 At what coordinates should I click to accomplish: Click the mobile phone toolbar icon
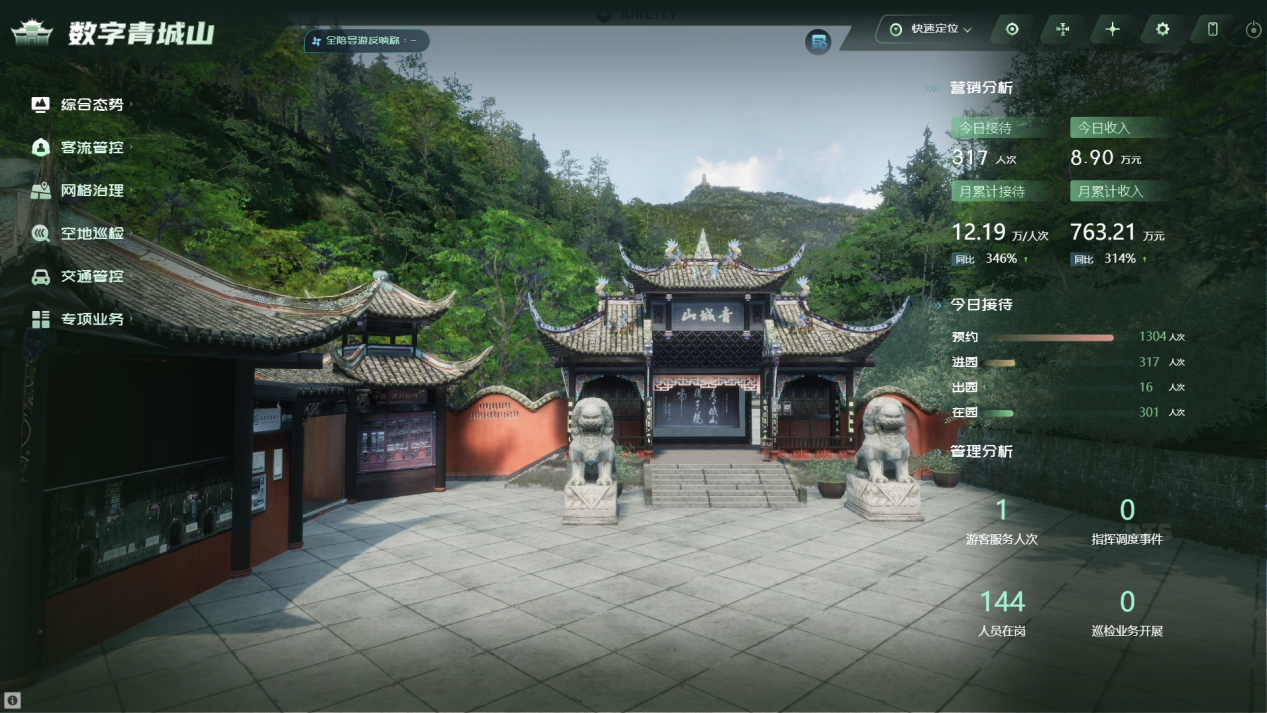1212,29
